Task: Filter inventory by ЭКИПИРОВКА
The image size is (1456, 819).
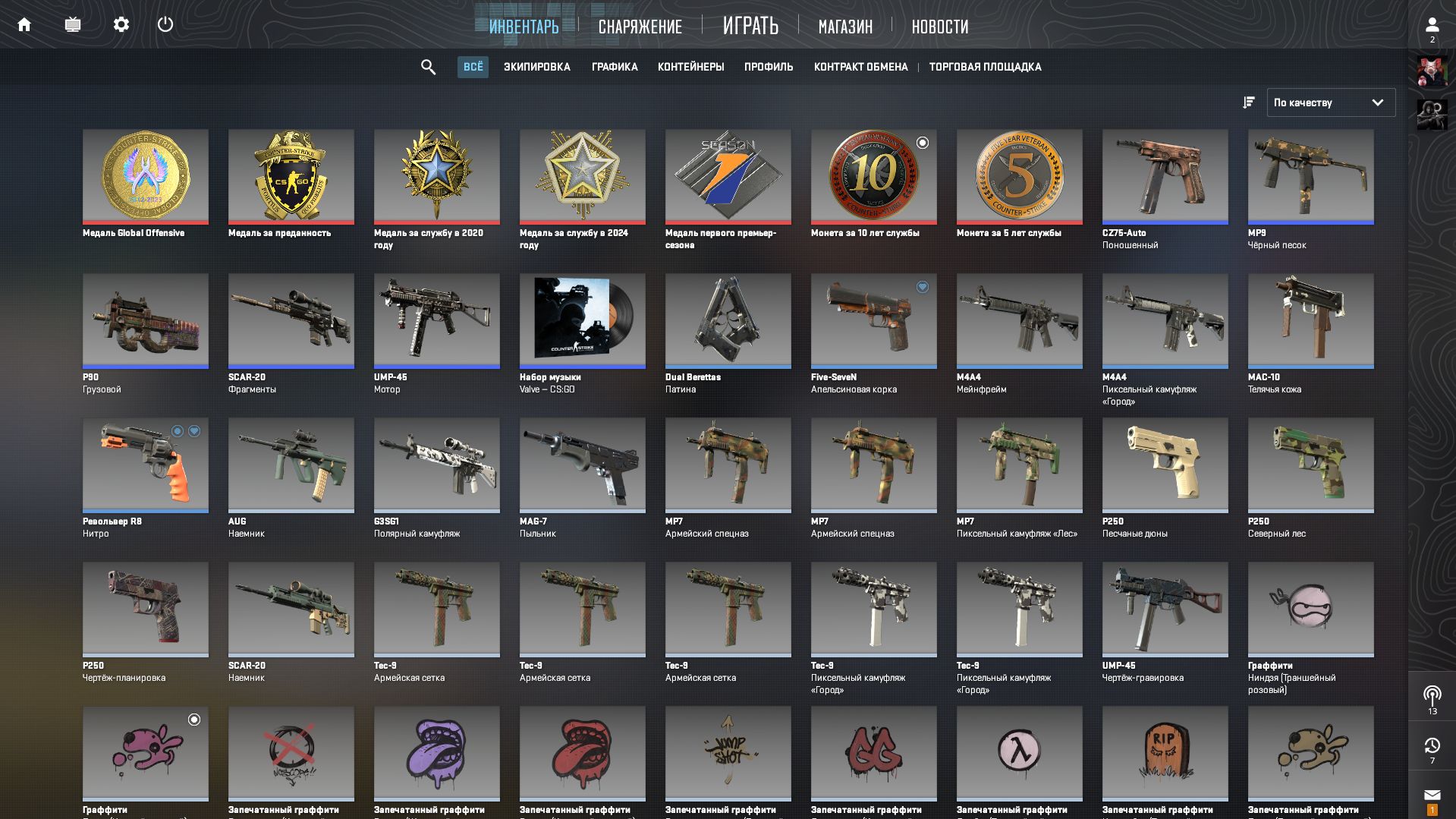Action: pyautogui.click(x=536, y=68)
